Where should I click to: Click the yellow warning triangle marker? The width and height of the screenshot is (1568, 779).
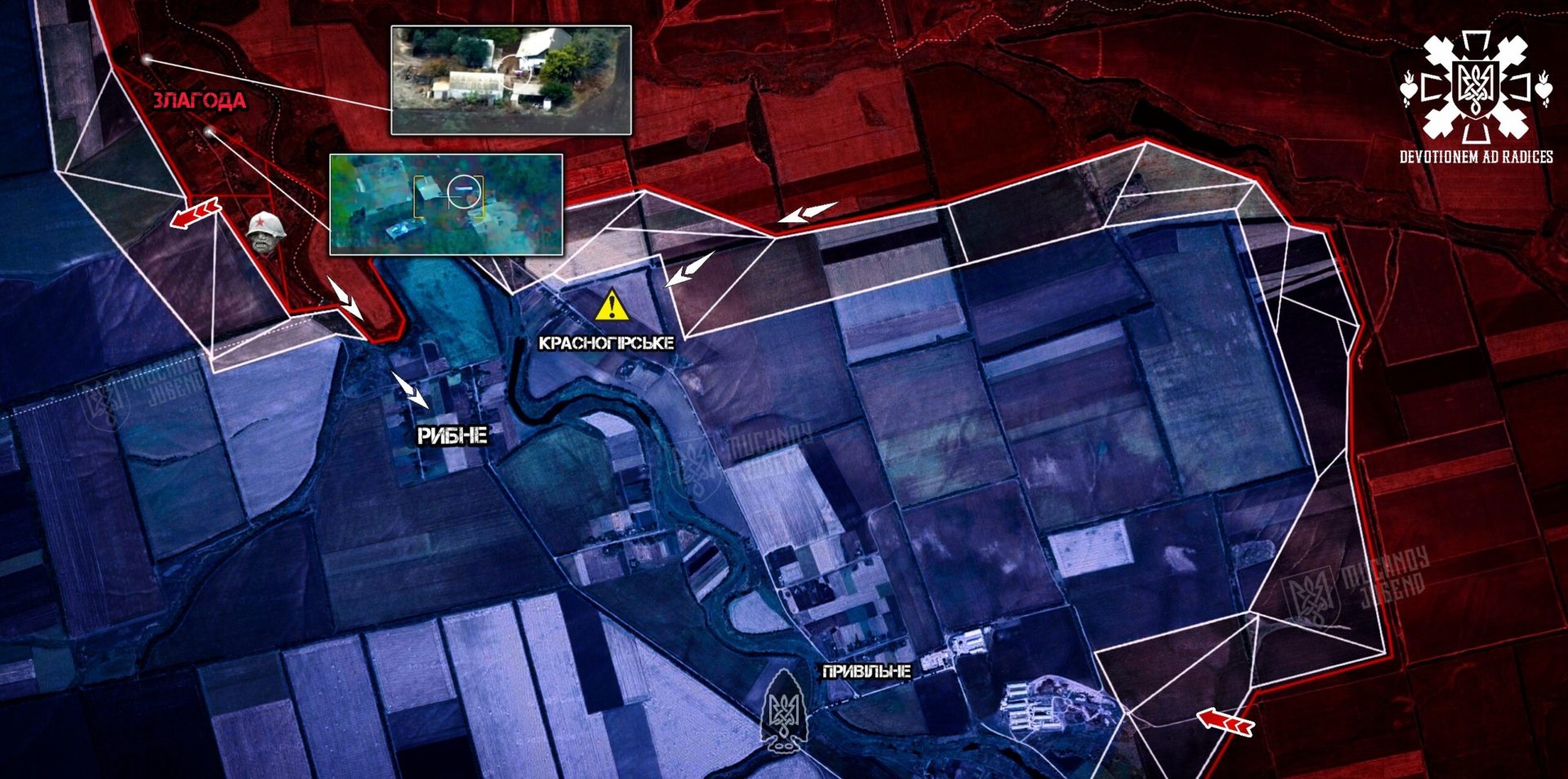click(612, 305)
